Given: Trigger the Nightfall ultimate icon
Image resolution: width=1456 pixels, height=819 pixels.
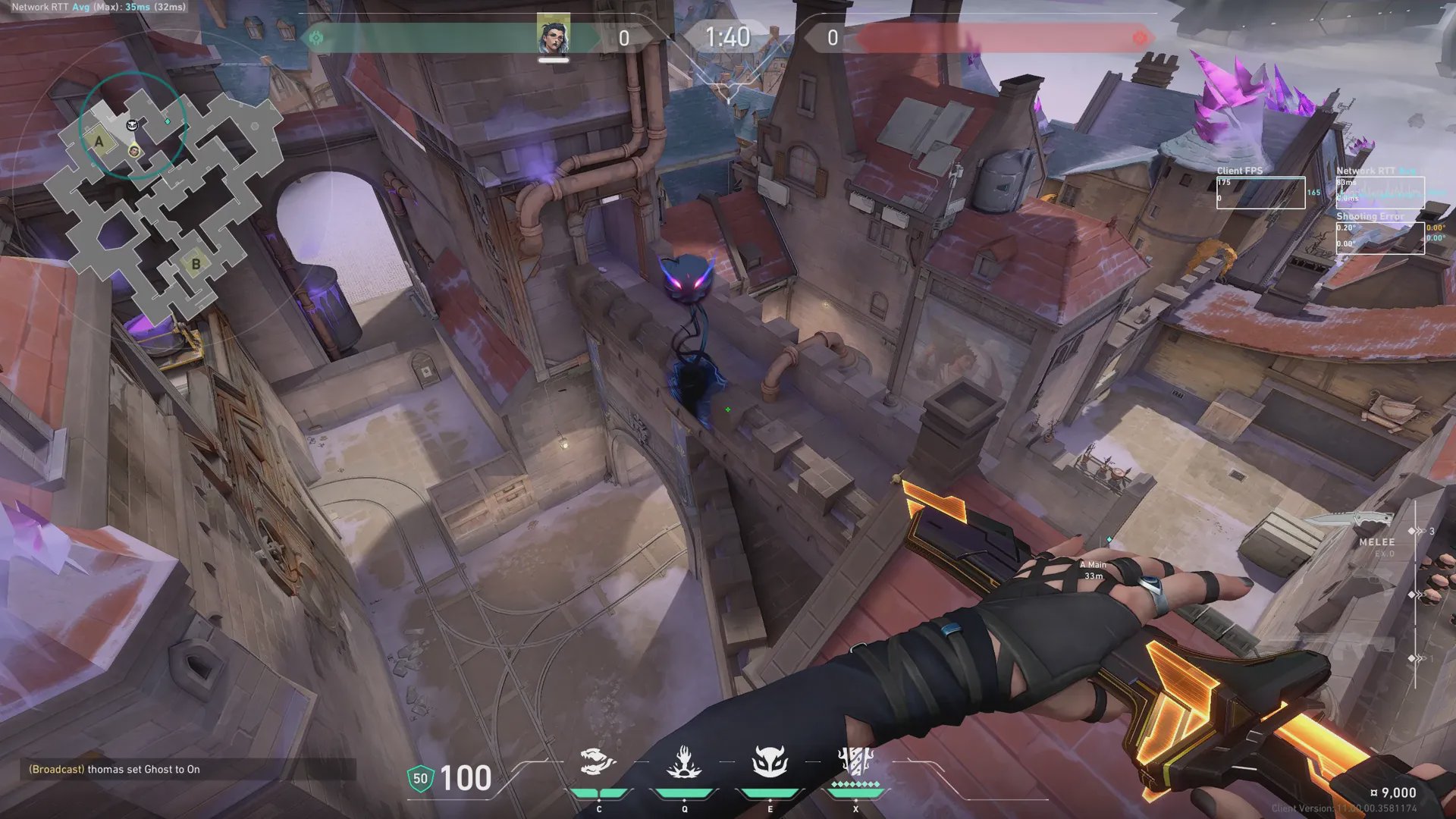Looking at the screenshot, I should point(855,762).
